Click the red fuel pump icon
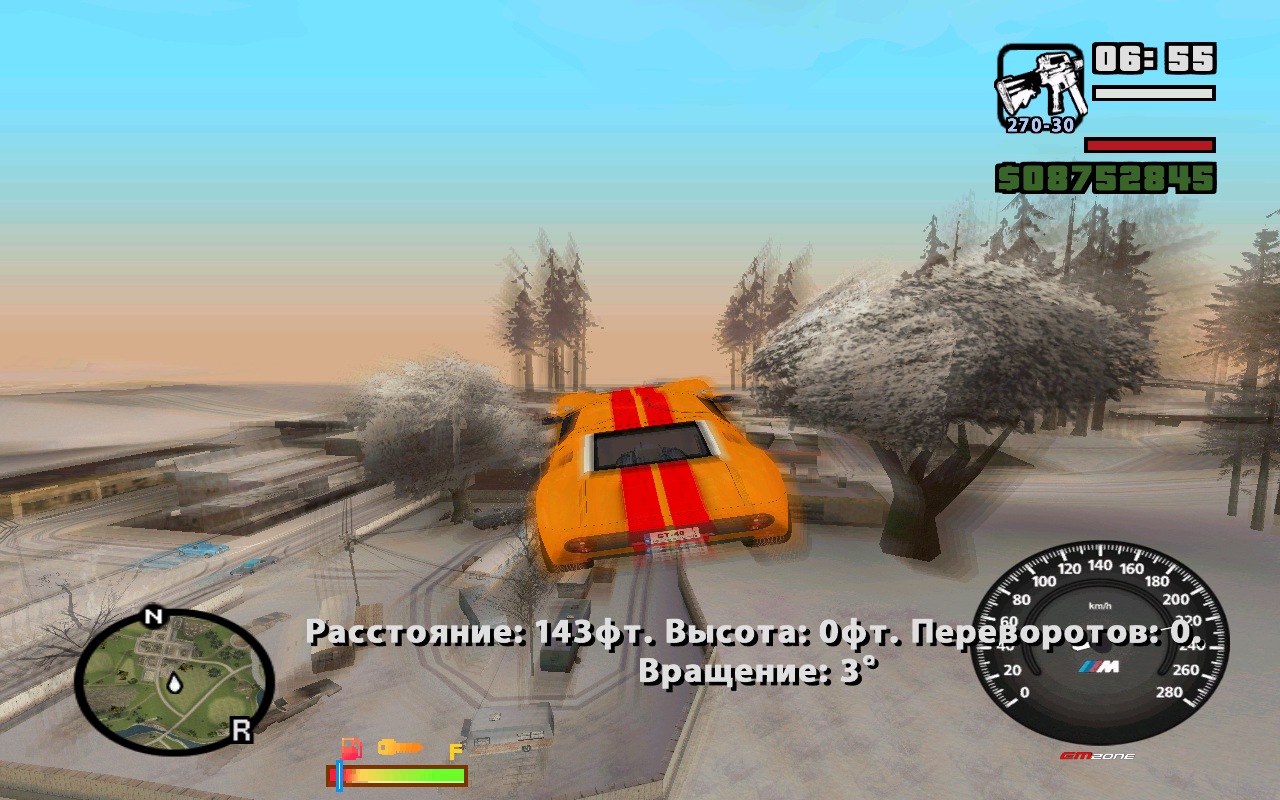 coord(351,748)
